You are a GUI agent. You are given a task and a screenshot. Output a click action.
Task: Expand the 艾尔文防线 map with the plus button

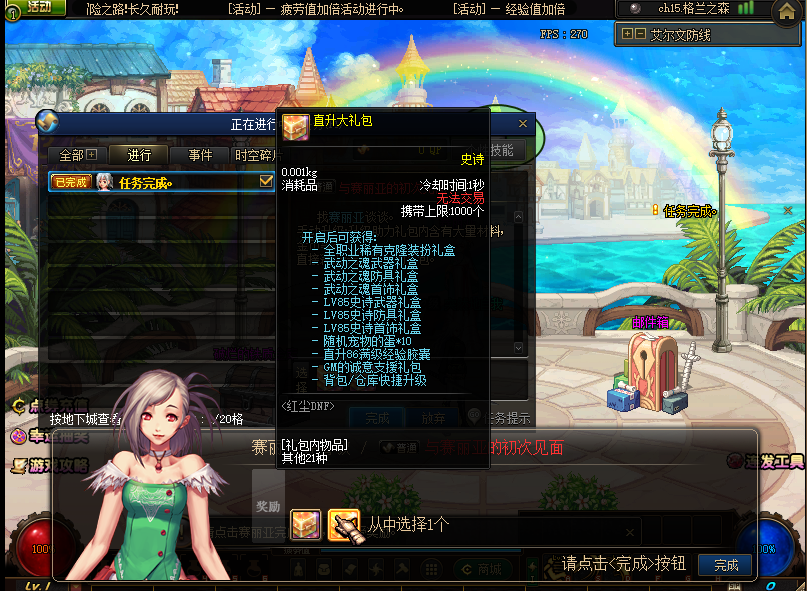[x=627, y=34]
